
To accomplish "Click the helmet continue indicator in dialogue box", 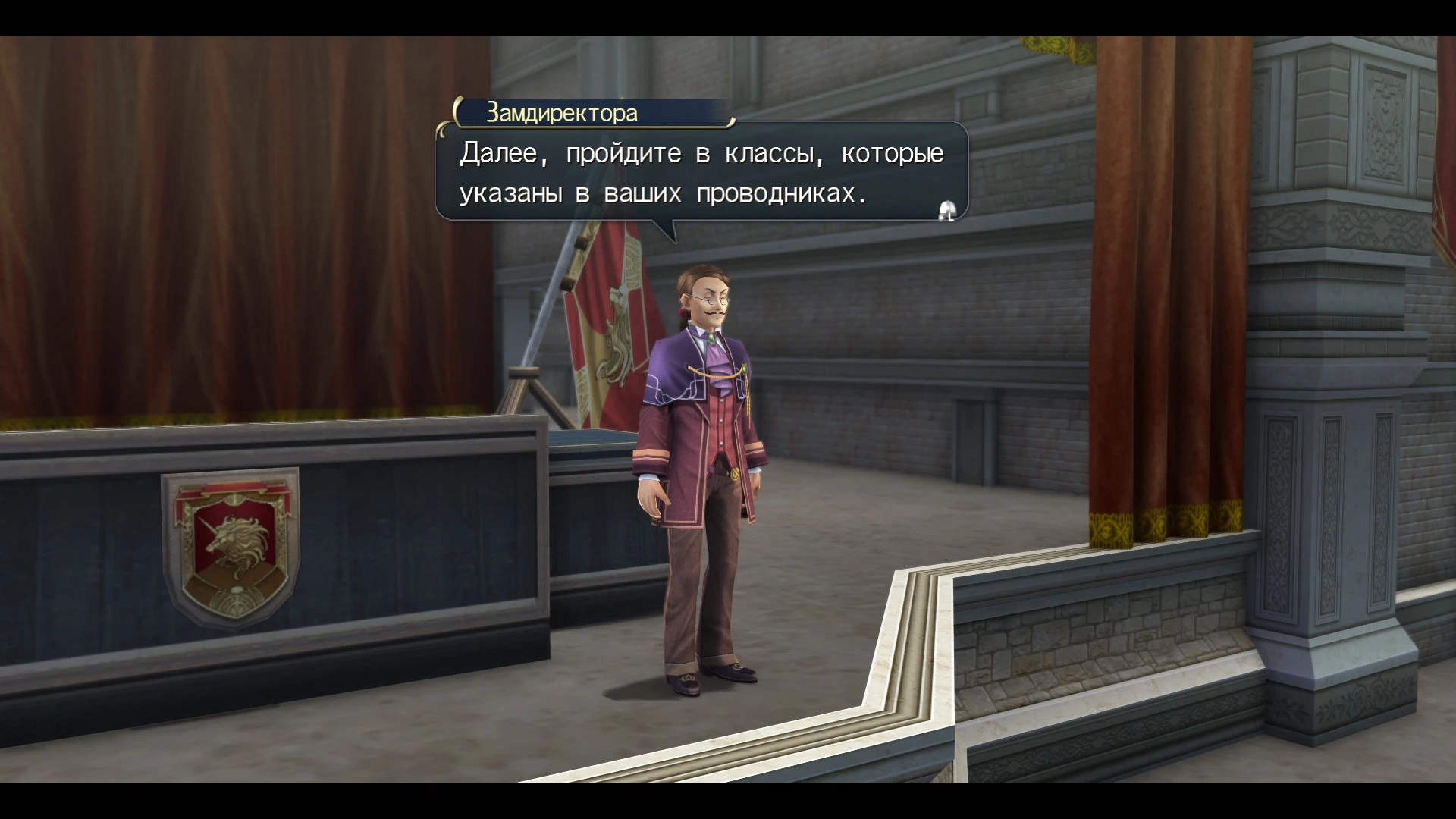I will point(946,211).
